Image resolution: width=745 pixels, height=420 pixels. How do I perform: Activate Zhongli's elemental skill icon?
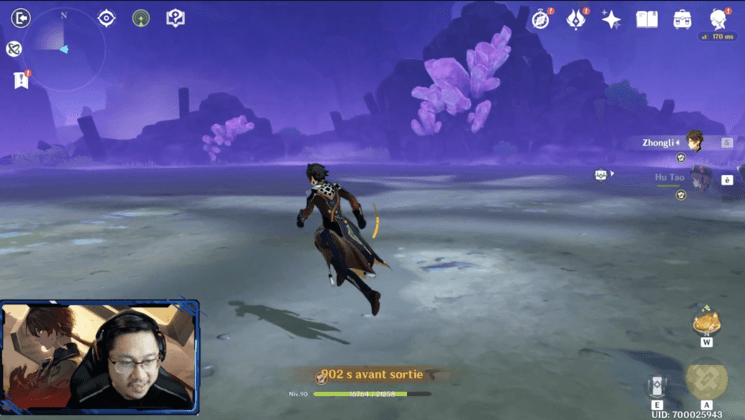point(657,387)
